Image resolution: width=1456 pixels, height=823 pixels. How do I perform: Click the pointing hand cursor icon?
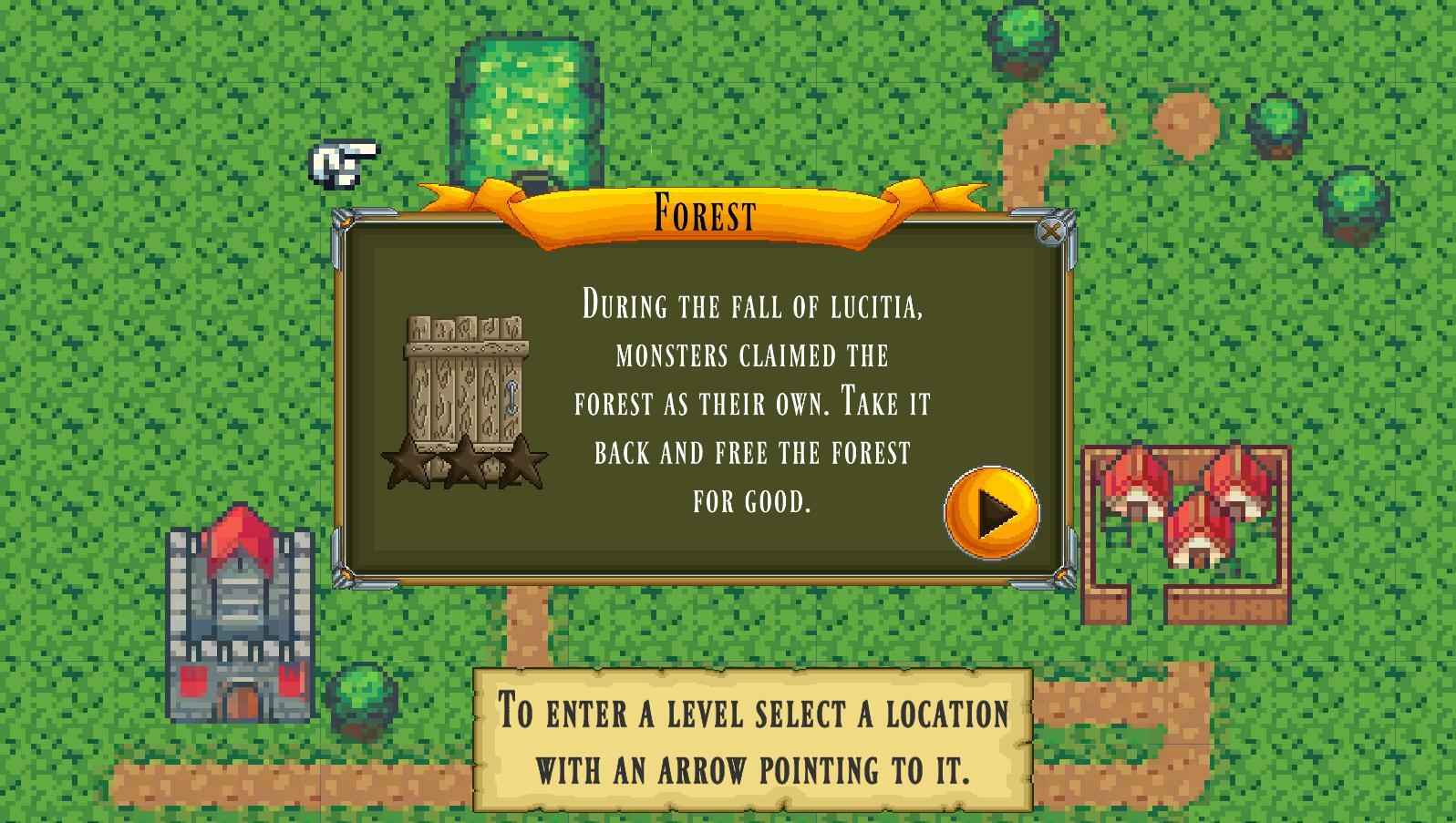(x=342, y=162)
